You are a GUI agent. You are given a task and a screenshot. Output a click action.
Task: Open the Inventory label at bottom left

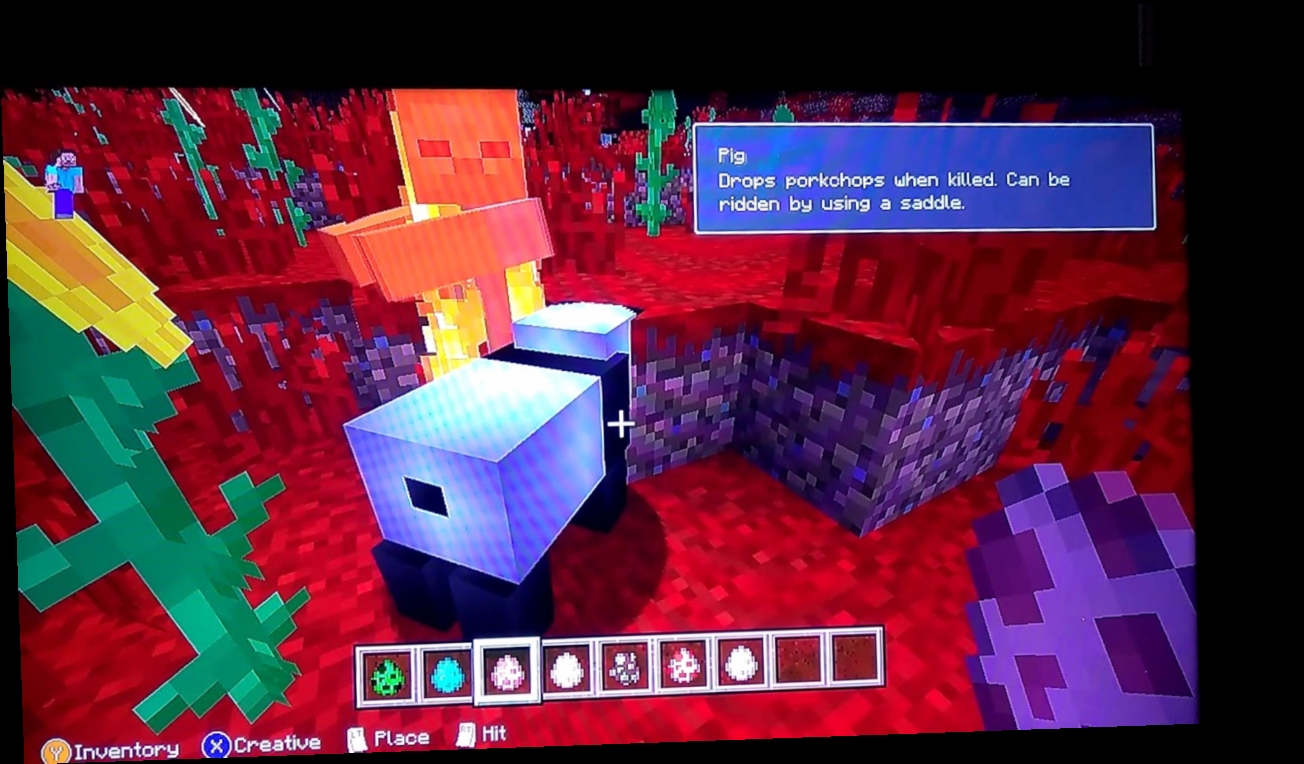(130, 748)
